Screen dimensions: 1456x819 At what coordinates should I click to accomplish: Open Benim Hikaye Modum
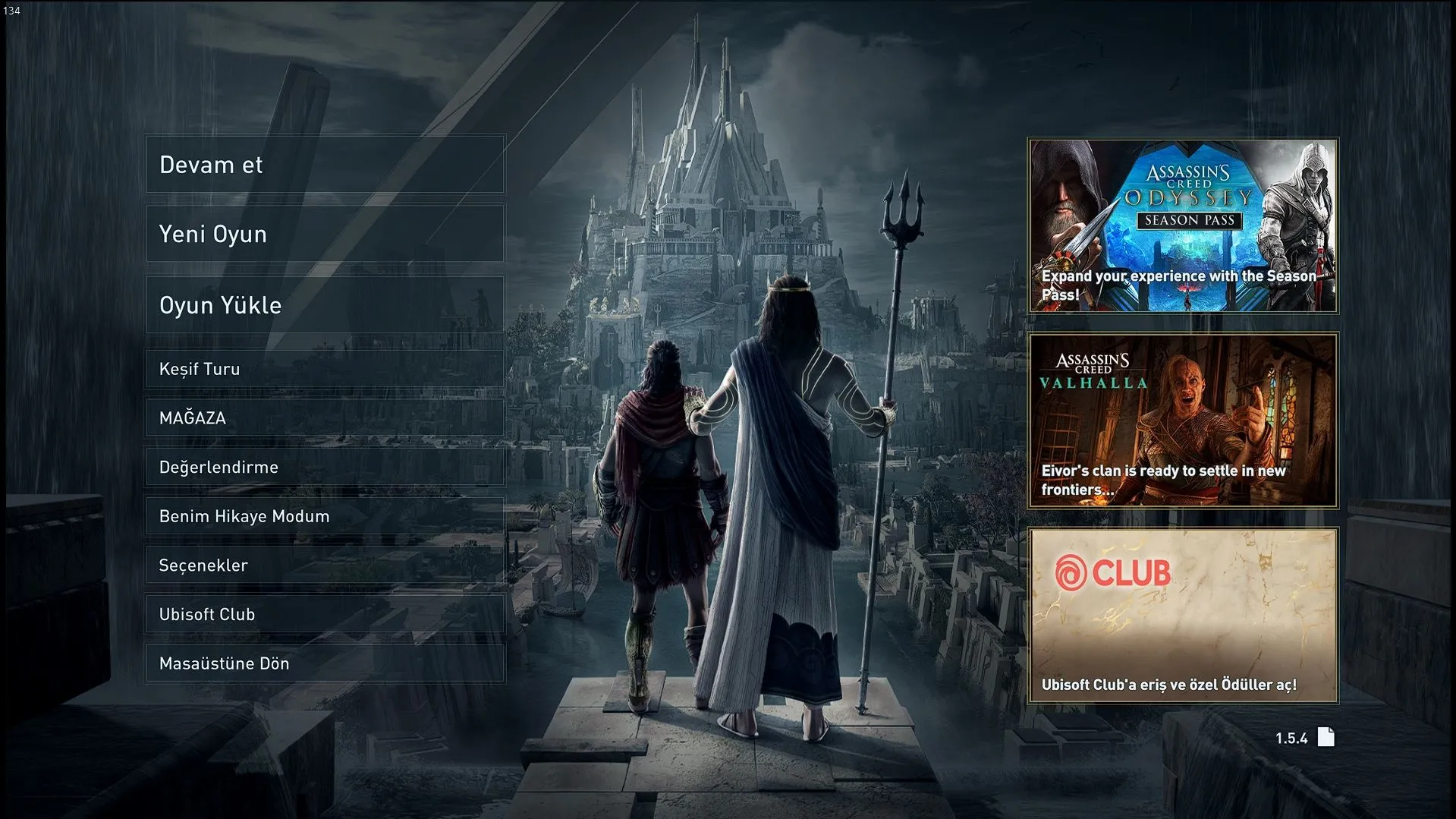pyautogui.click(x=325, y=516)
